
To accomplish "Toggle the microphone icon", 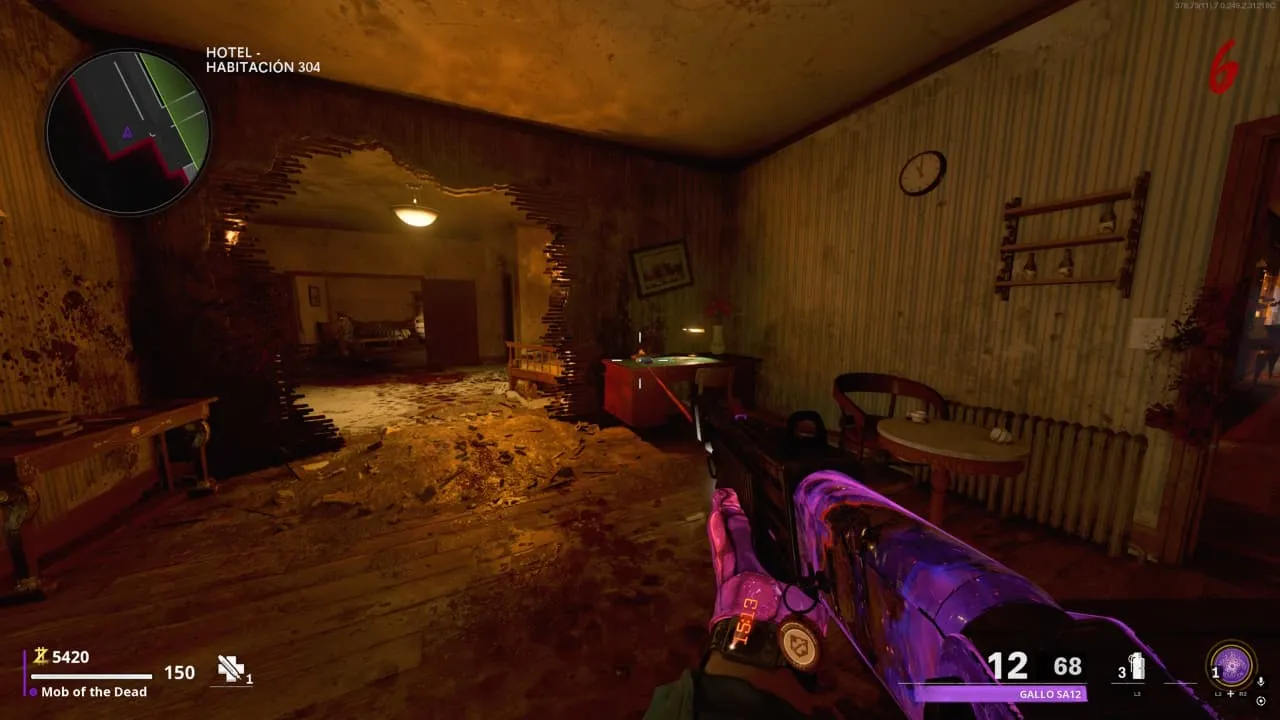I will coord(1261,681).
